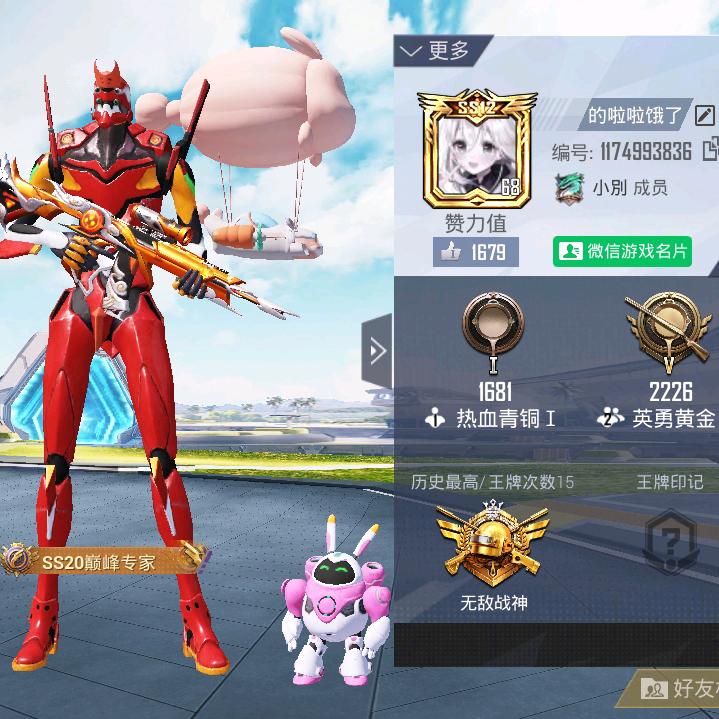719x719 pixels.
Task: View the 热血青铜 I rank badge
Action: [x=494, y=333]
